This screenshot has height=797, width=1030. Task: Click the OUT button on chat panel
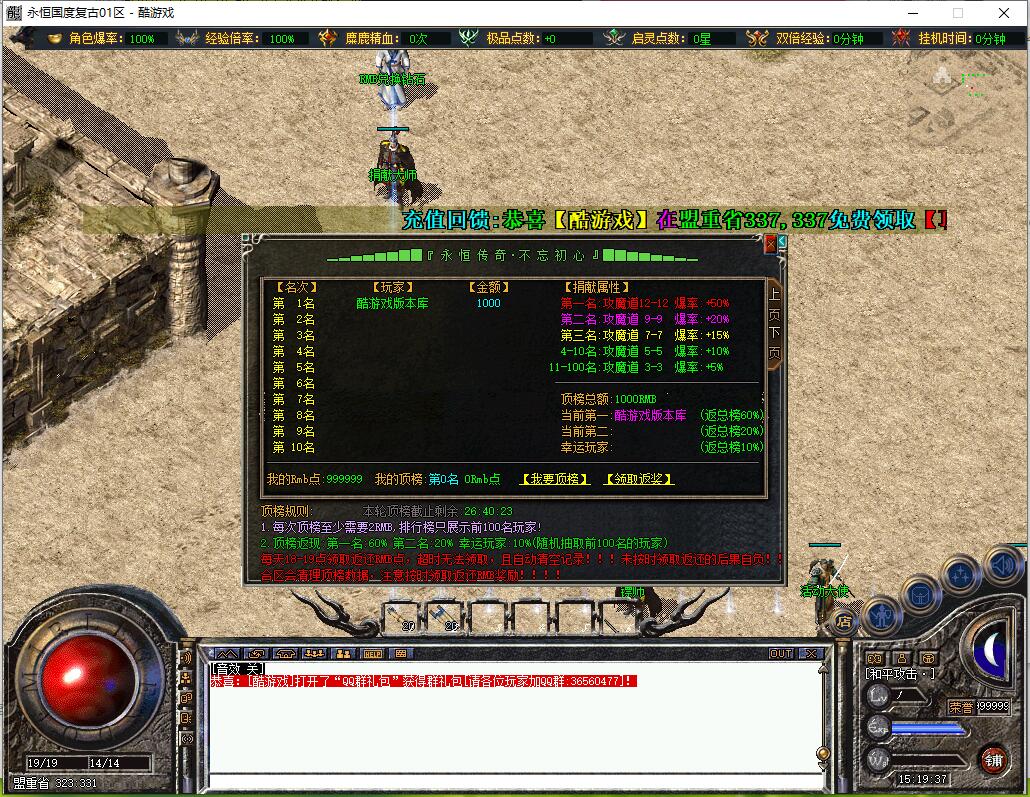pyautogui.click(x=780, y=654)
